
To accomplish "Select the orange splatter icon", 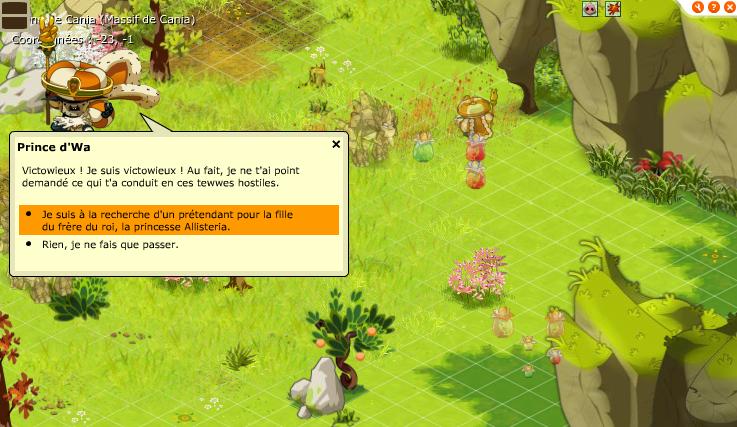I will 613,9.
